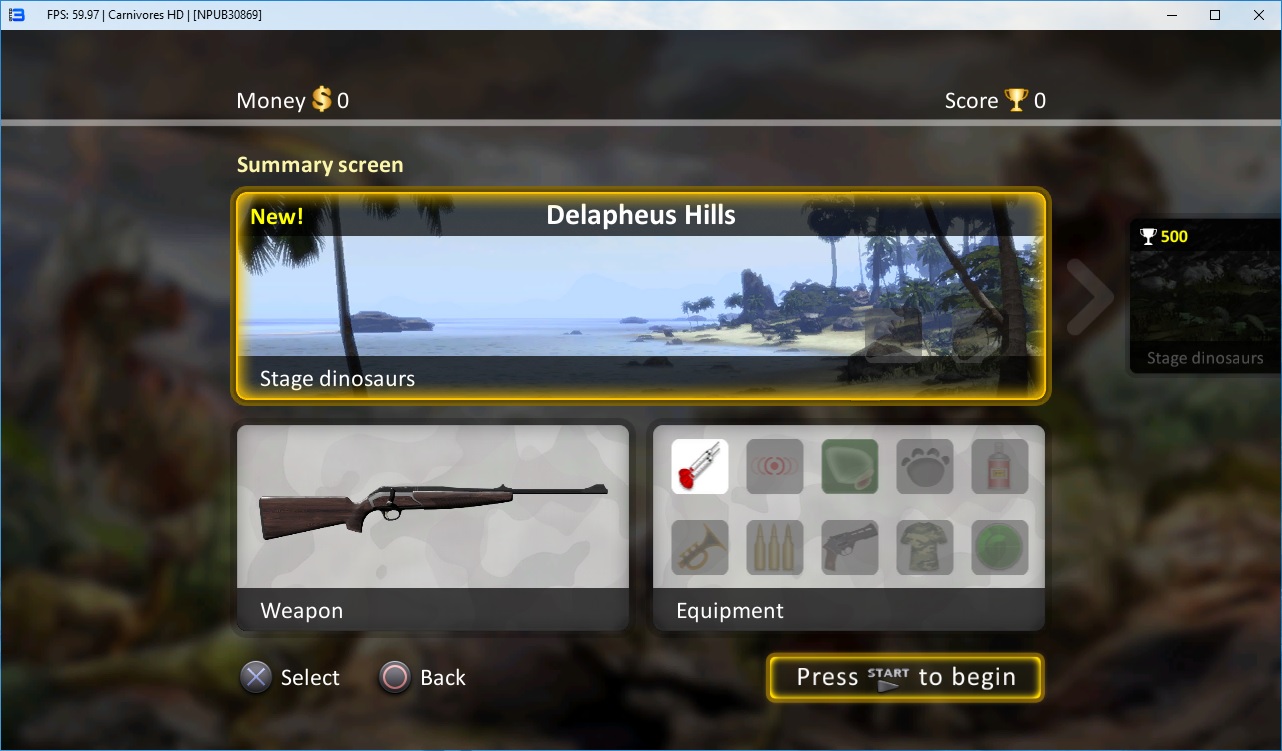This screenshot has height=751, width=1282.
Task: Select the Delapheus Hills stage card
Action: [x=641, y=297]
